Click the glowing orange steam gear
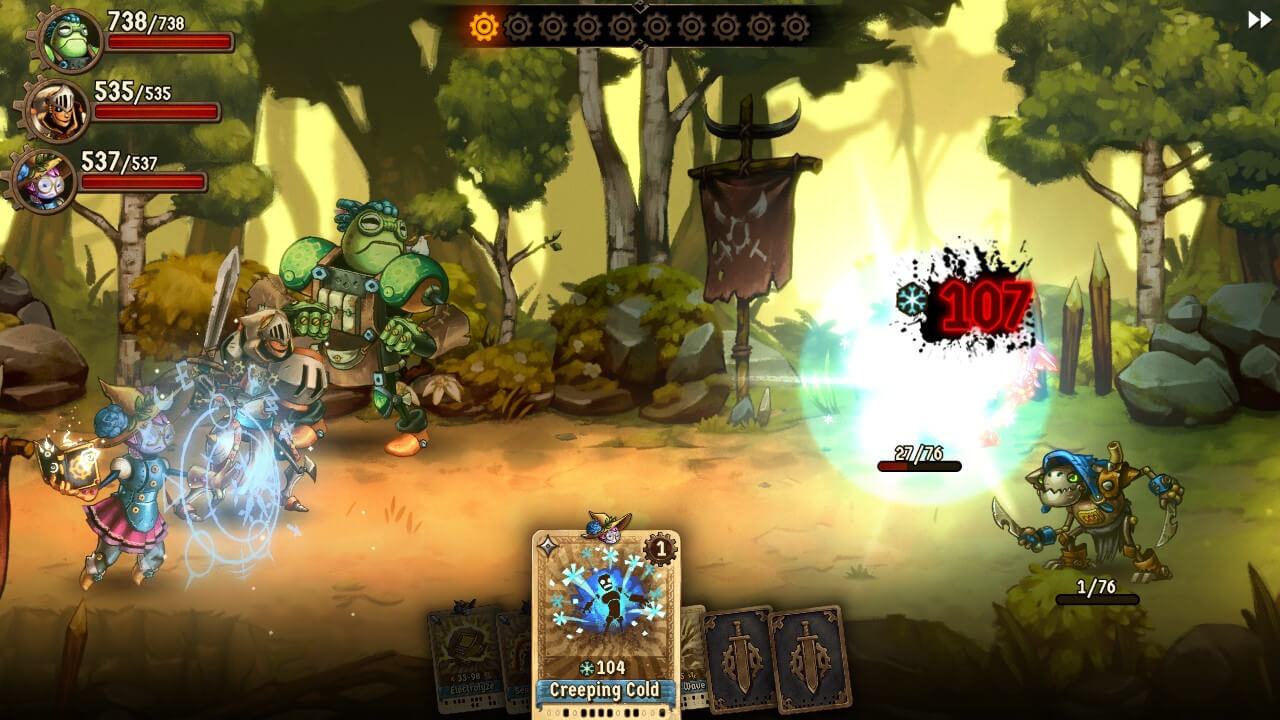Image resolution: width=1280 pixels, height=720 pixels. tap(484, 27)
